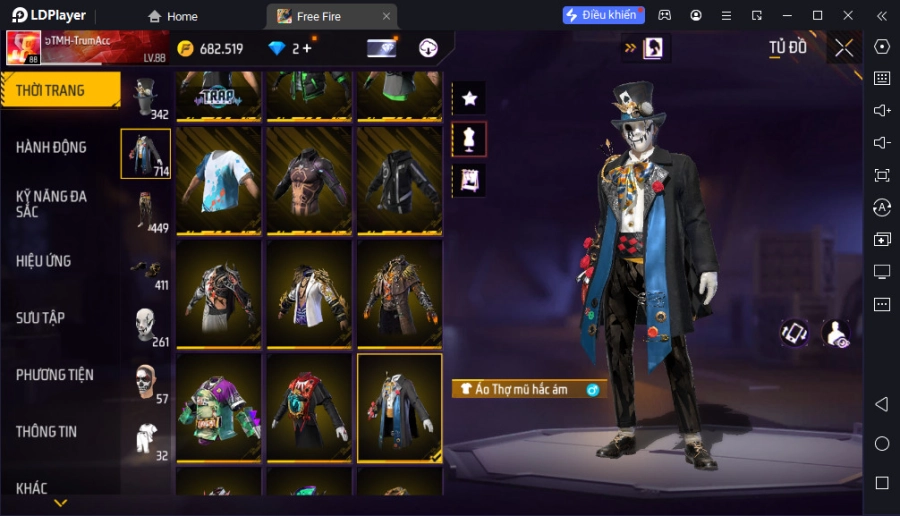The width and height of the screenshot is (900, 516).
Task: Click the star favorites filter icon
Action: click(x=469, y=98)
